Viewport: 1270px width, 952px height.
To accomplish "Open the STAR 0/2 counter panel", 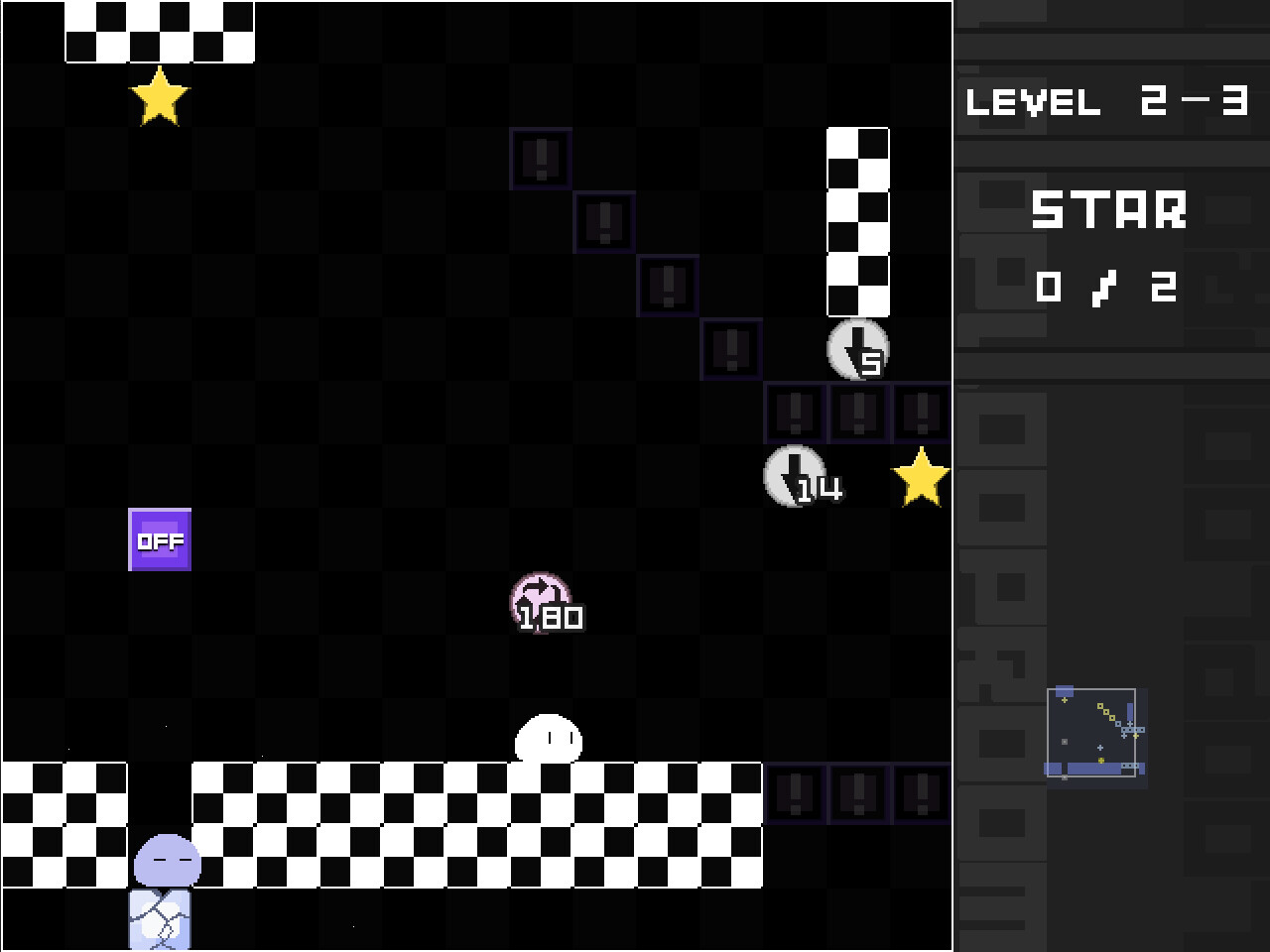I will coord(1108,248).
